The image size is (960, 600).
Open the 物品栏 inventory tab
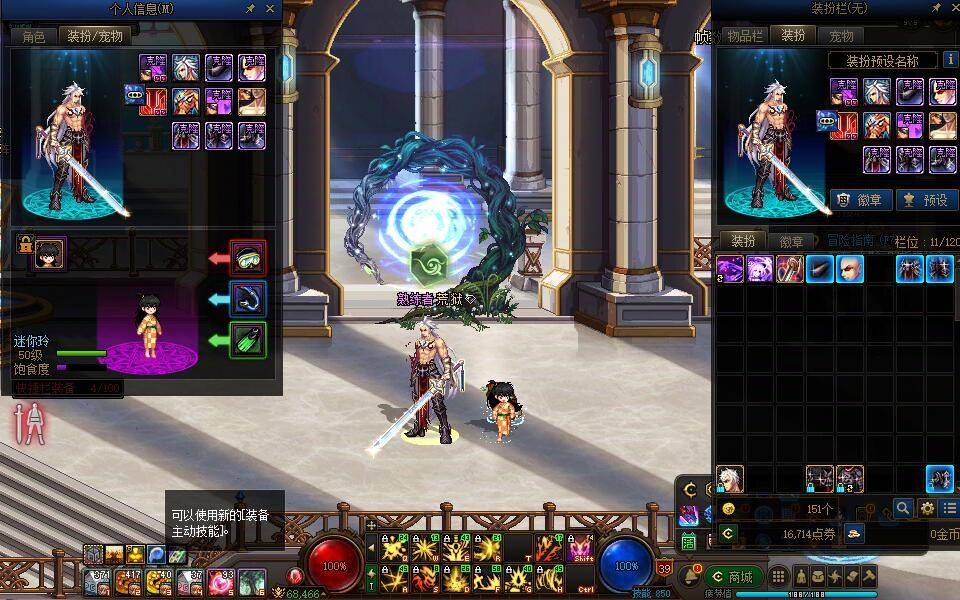(744, 35)
